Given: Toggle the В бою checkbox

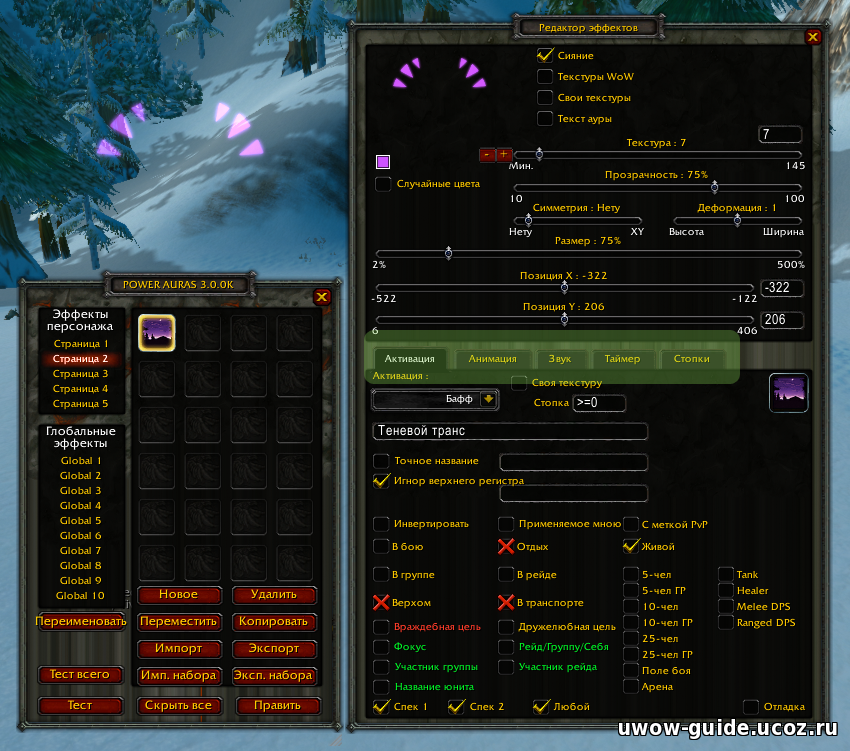Looking at the screenshot, I should [382, 547].
